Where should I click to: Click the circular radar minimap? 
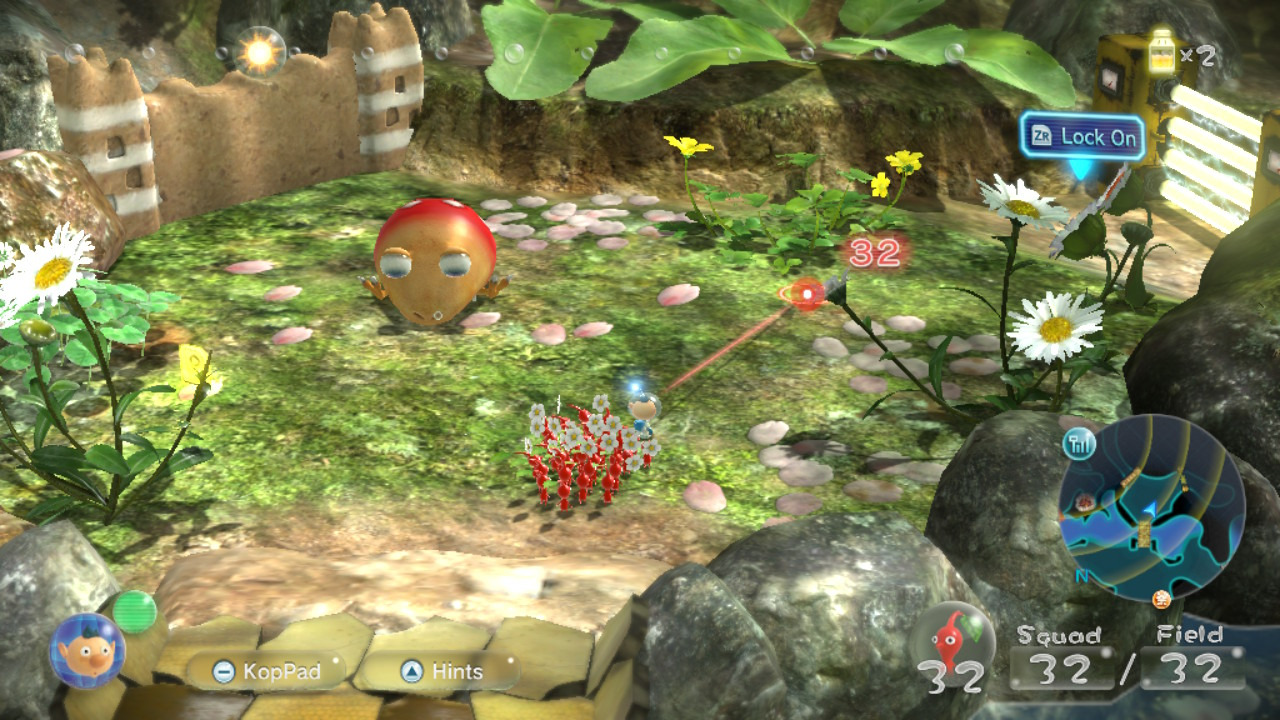click(1152, 508)
